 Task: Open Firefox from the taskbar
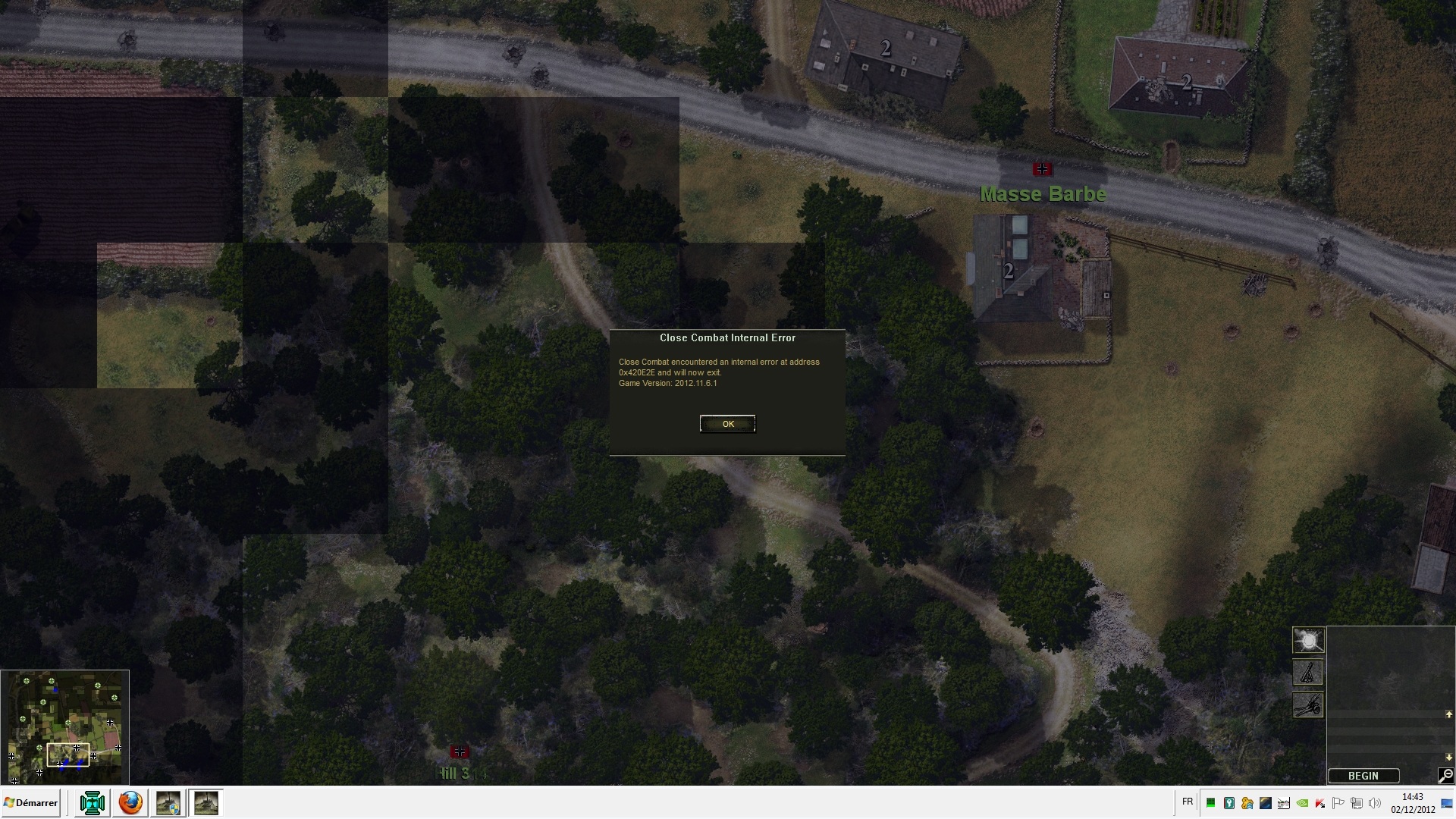point(130,803)
